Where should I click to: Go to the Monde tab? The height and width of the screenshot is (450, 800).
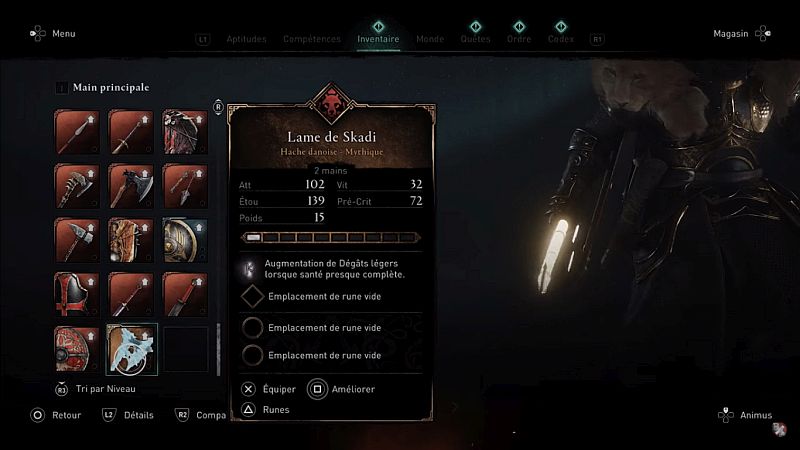click(x=430, y=40)
